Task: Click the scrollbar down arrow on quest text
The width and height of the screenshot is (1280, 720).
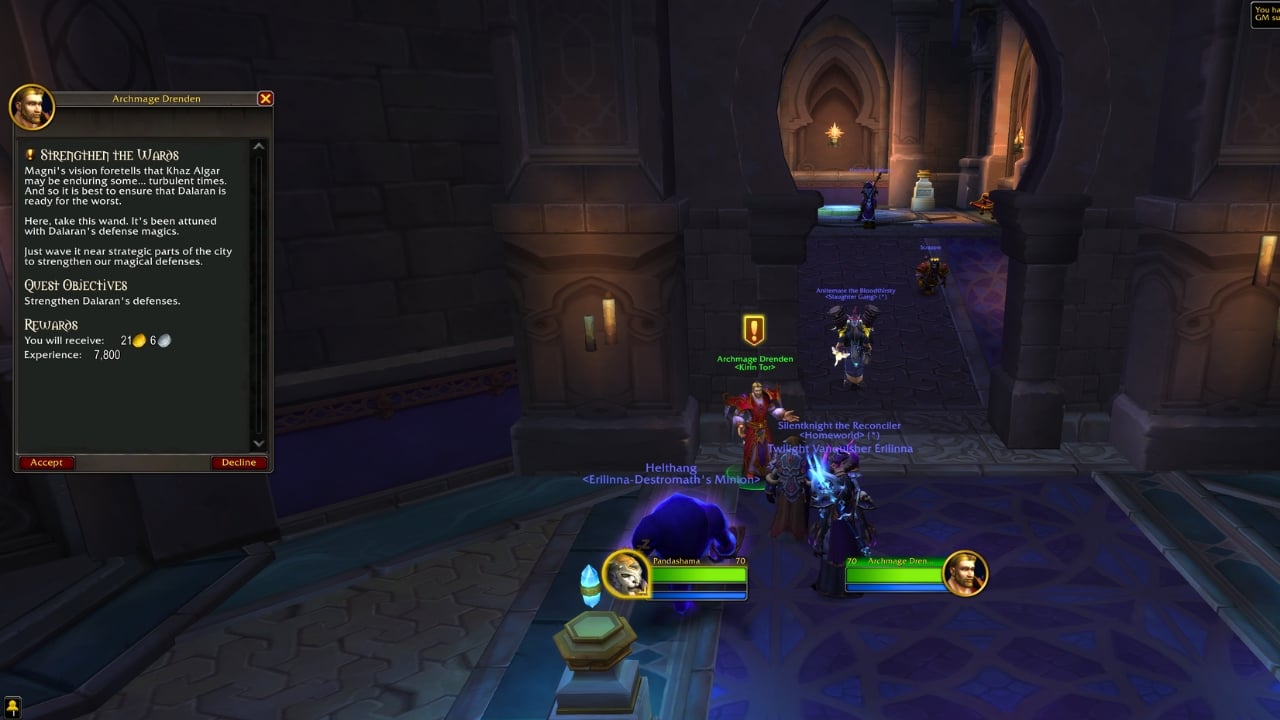Action: pyautogui.click(x=258, y=443)
